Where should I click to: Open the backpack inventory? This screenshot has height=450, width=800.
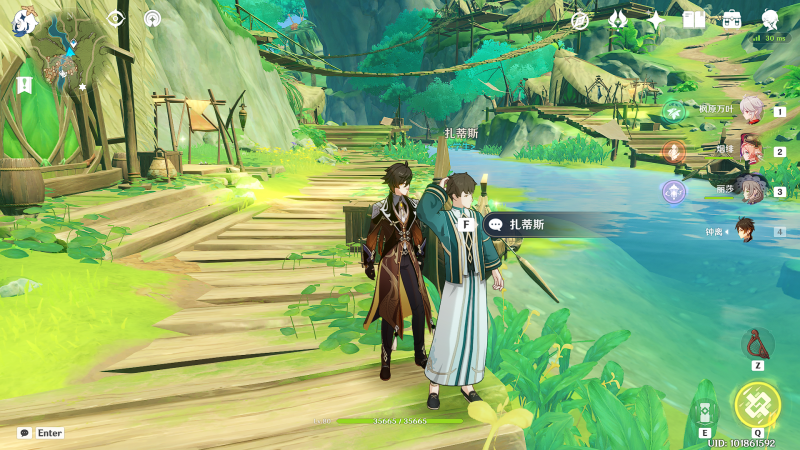point(731,19)
